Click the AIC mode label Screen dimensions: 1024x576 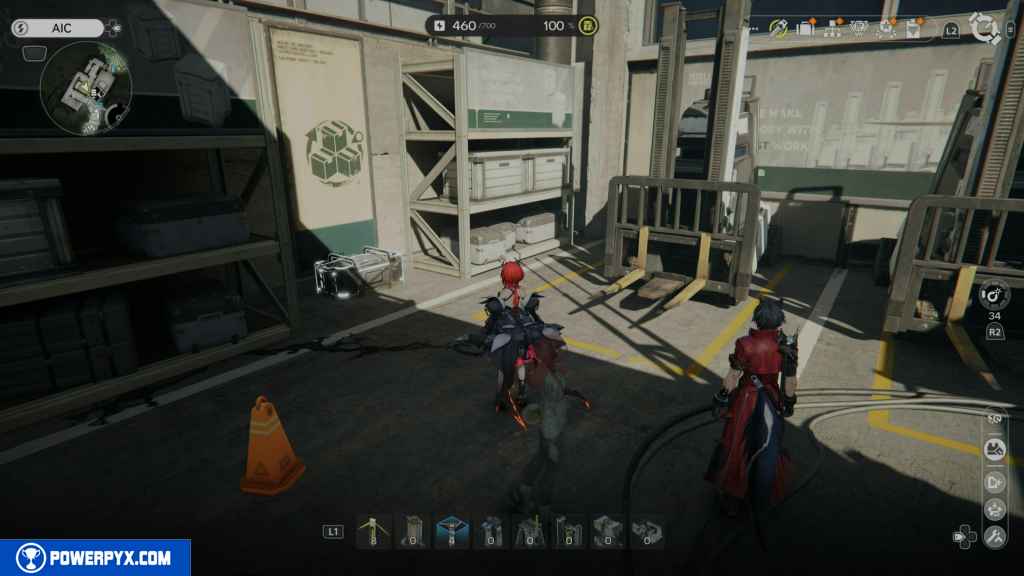point(62,28)
